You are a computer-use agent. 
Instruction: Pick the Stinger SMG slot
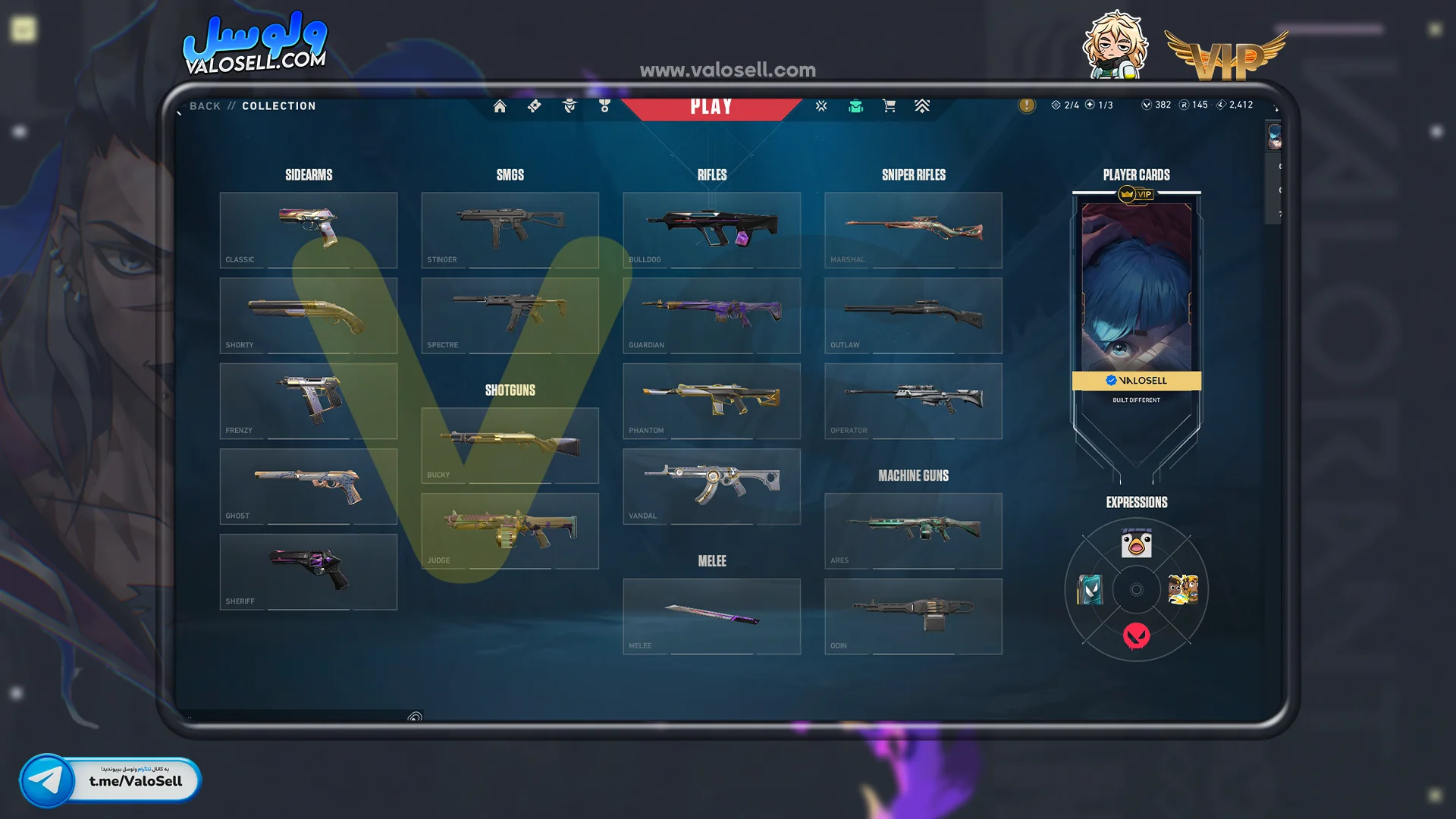coord(510,230)
